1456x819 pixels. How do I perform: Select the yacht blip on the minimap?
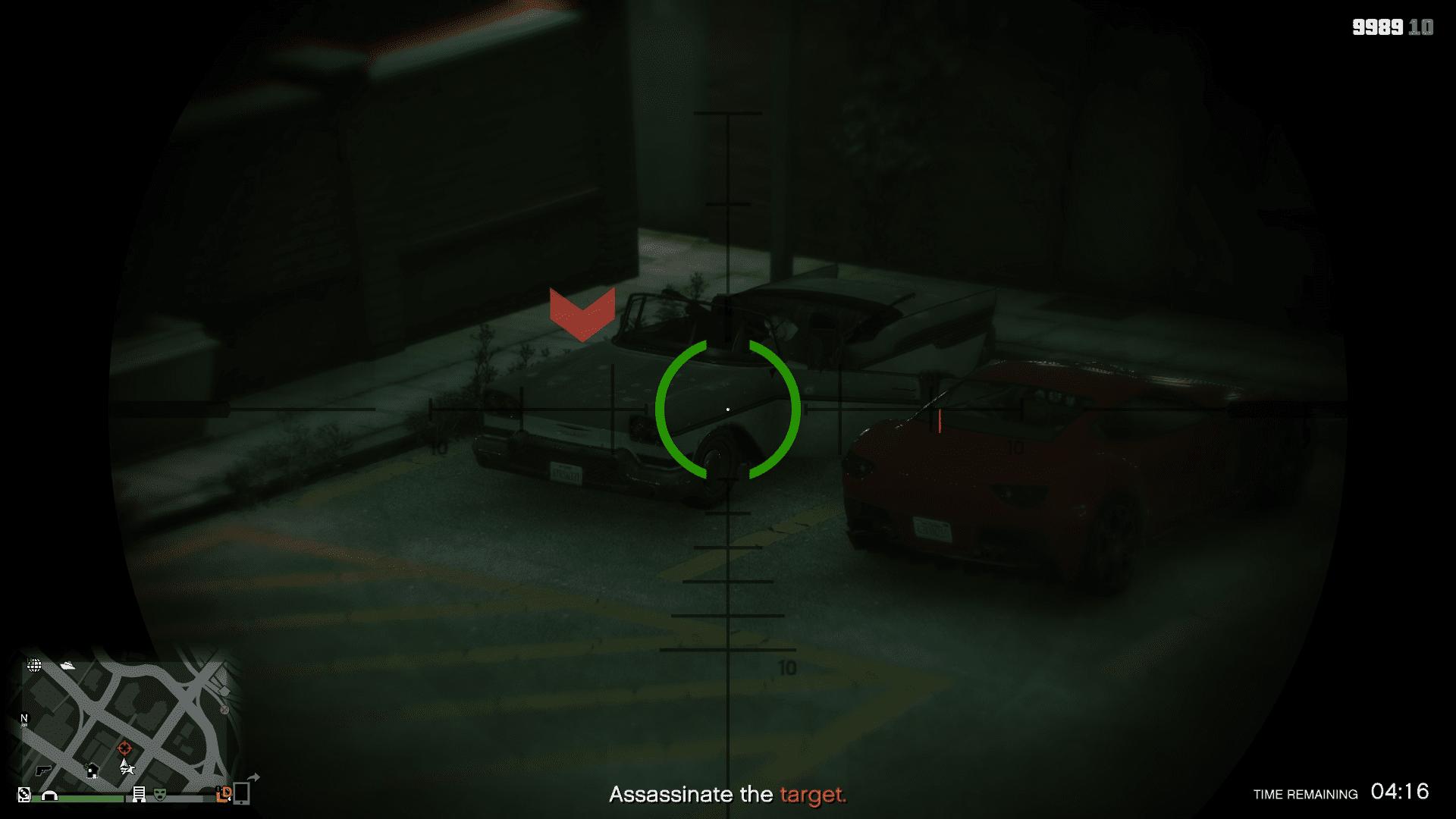click(x=68, y=665)
